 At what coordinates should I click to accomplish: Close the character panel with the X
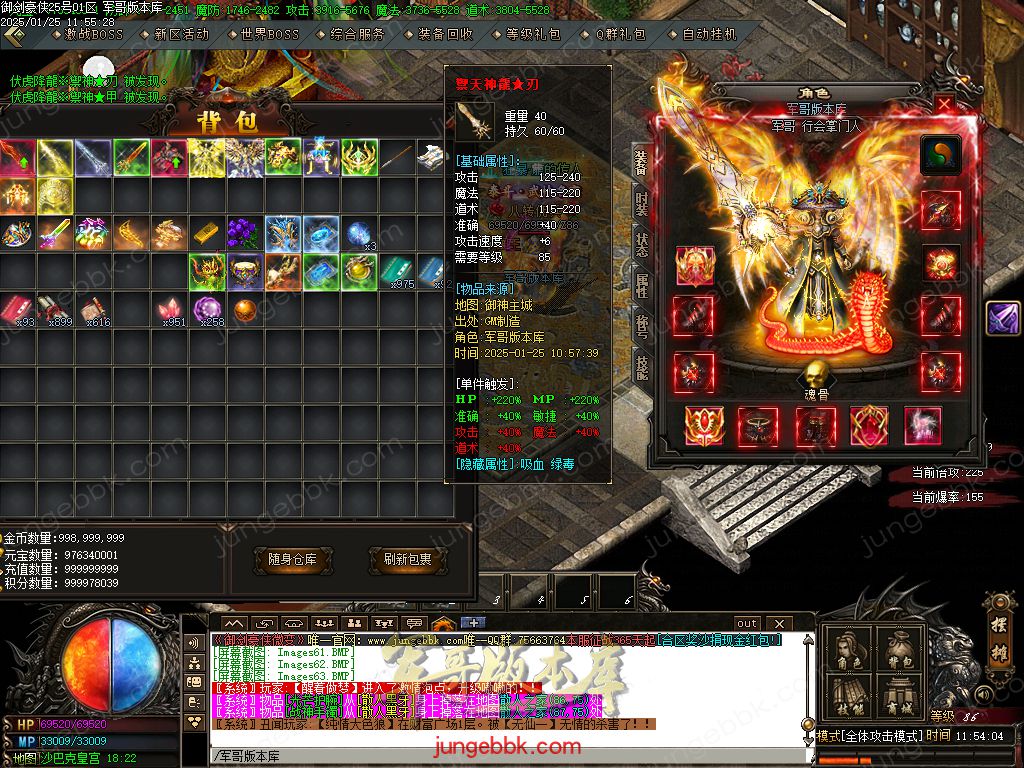[x=944, y=103]
